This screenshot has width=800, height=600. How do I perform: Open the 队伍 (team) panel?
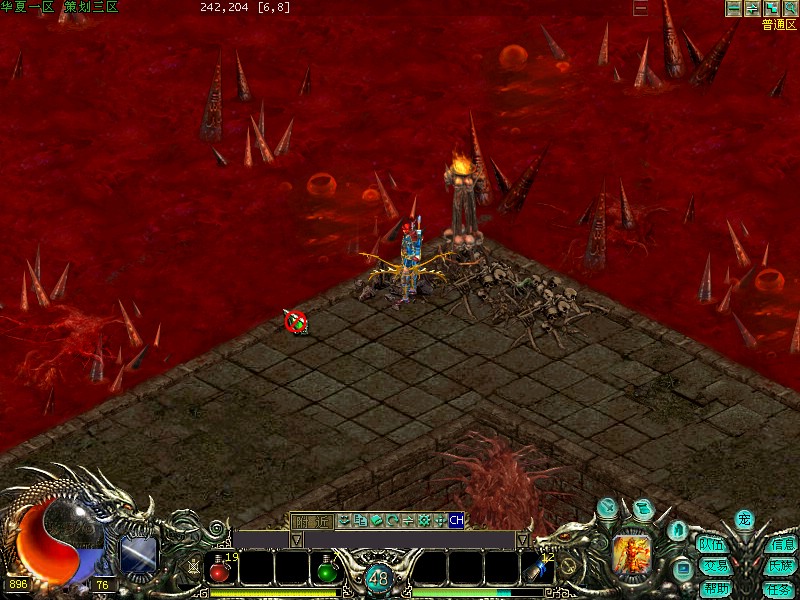click(x=712, y=545)
